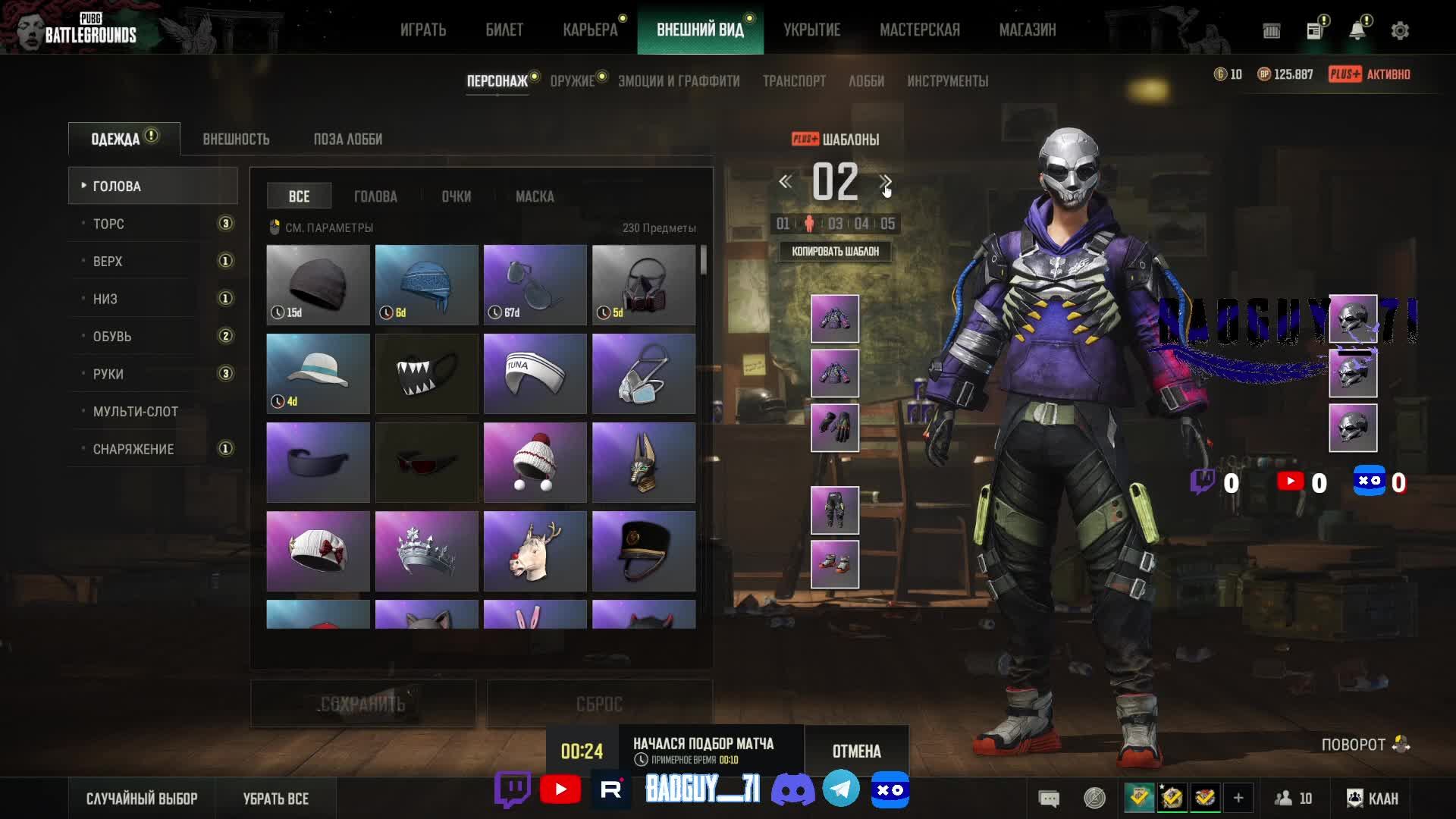This screenshot has height=819, width=1456.
Task: Go to the next outfit template arrow
Action: pos(885,182)
